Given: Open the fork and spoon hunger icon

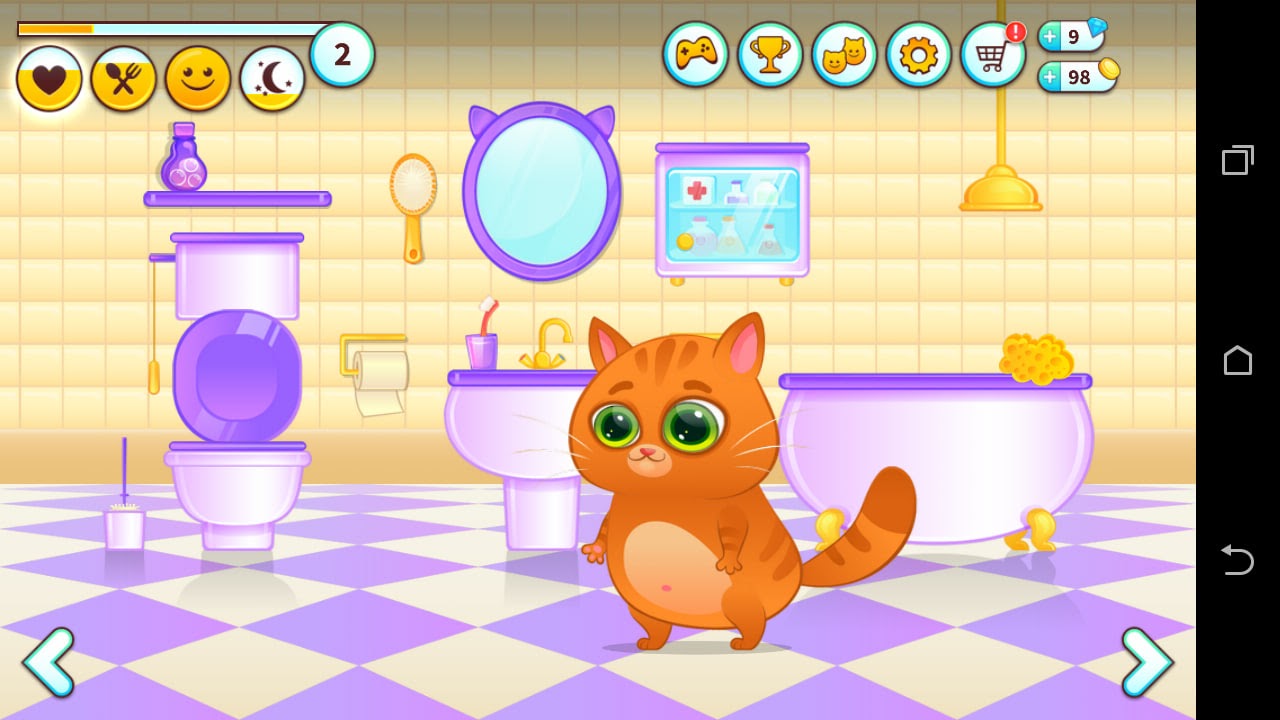Looking at the screenshot, I should [x=123, y=79].
